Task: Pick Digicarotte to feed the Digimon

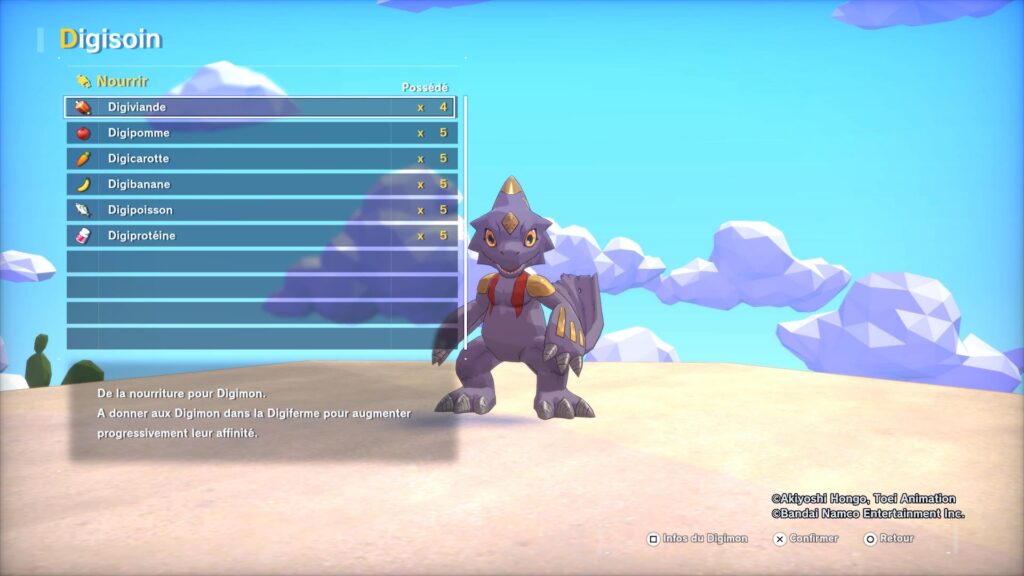Action: coord(260,159)
